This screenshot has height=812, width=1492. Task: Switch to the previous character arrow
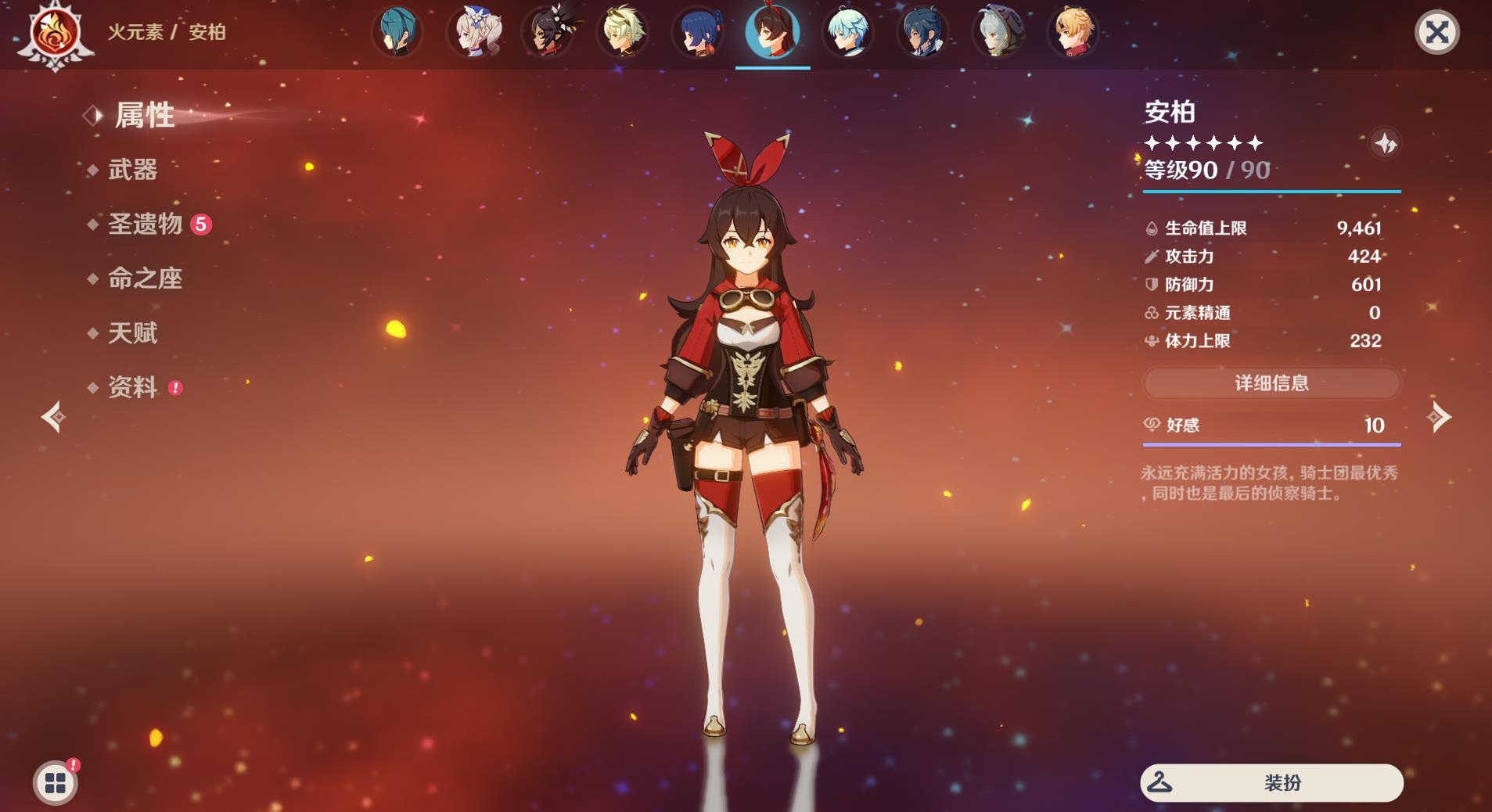pos(53,417)
